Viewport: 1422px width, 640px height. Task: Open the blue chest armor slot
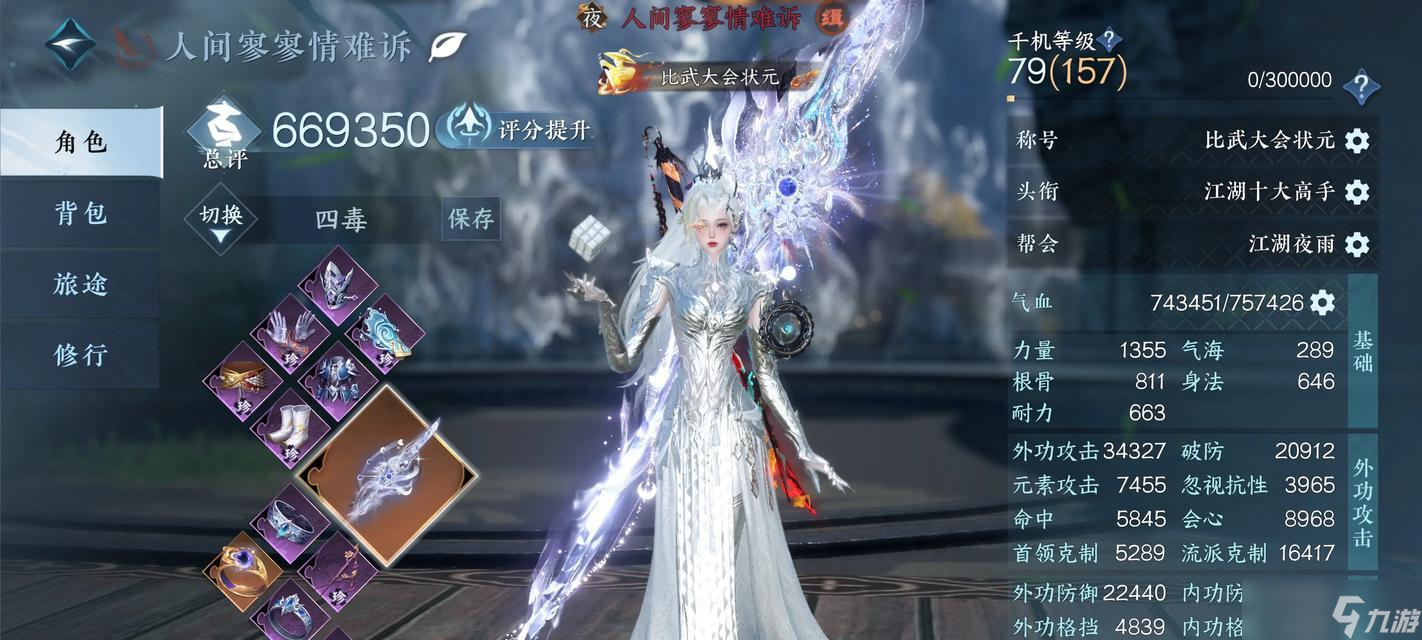(338, 379)
